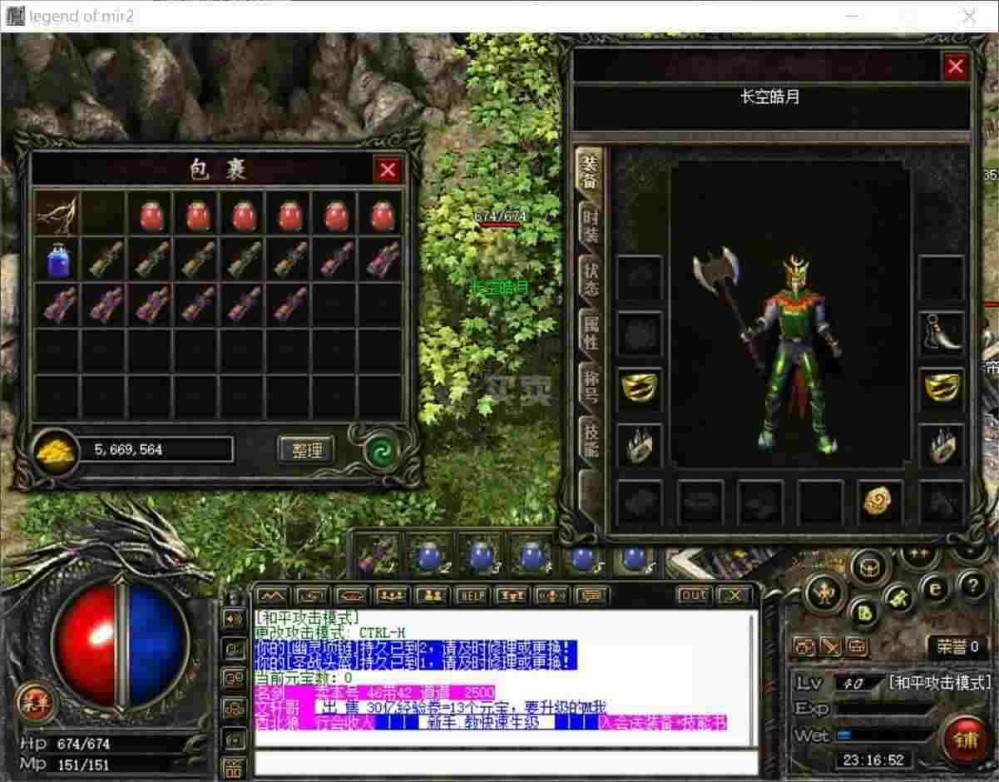
Task: Close the legend of mir2 window
Action: point(968,17)
